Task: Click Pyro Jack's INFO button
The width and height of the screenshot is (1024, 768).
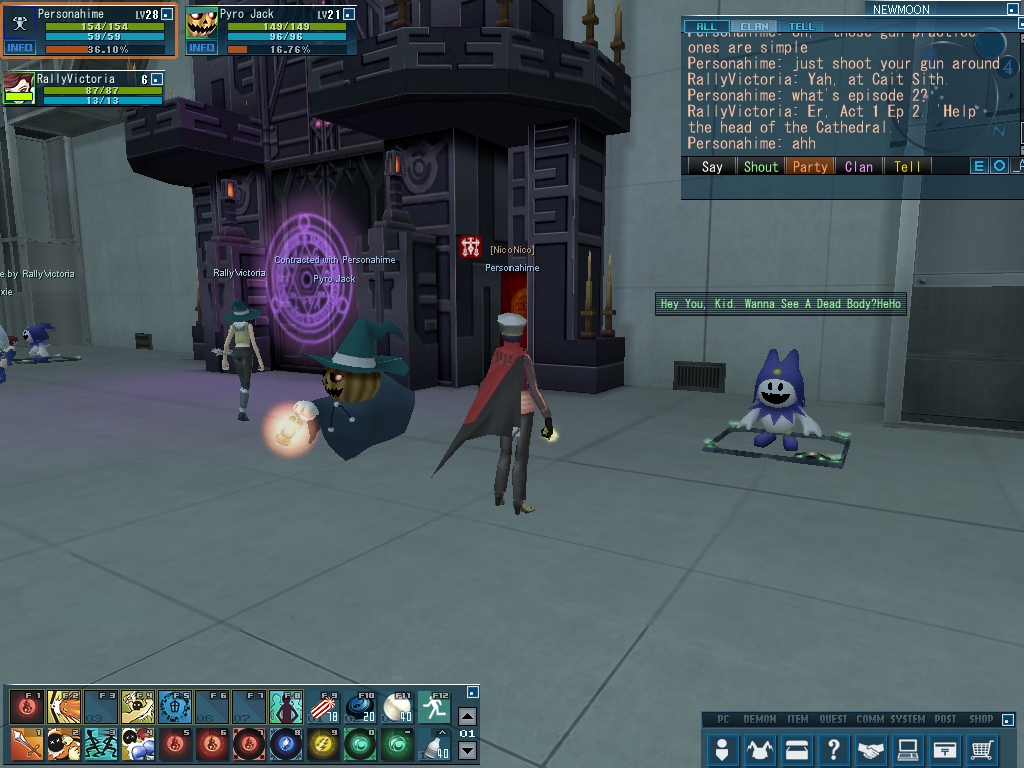Action: point(202,48)
